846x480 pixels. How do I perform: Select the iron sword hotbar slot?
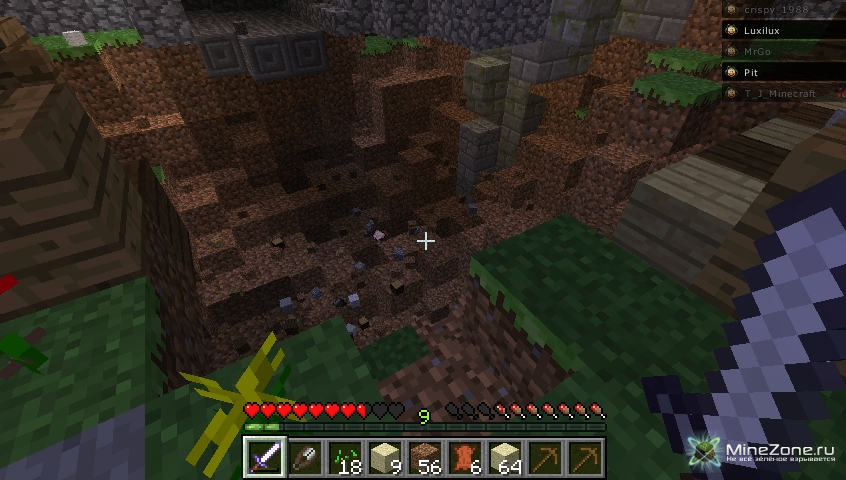click(265, 457)
